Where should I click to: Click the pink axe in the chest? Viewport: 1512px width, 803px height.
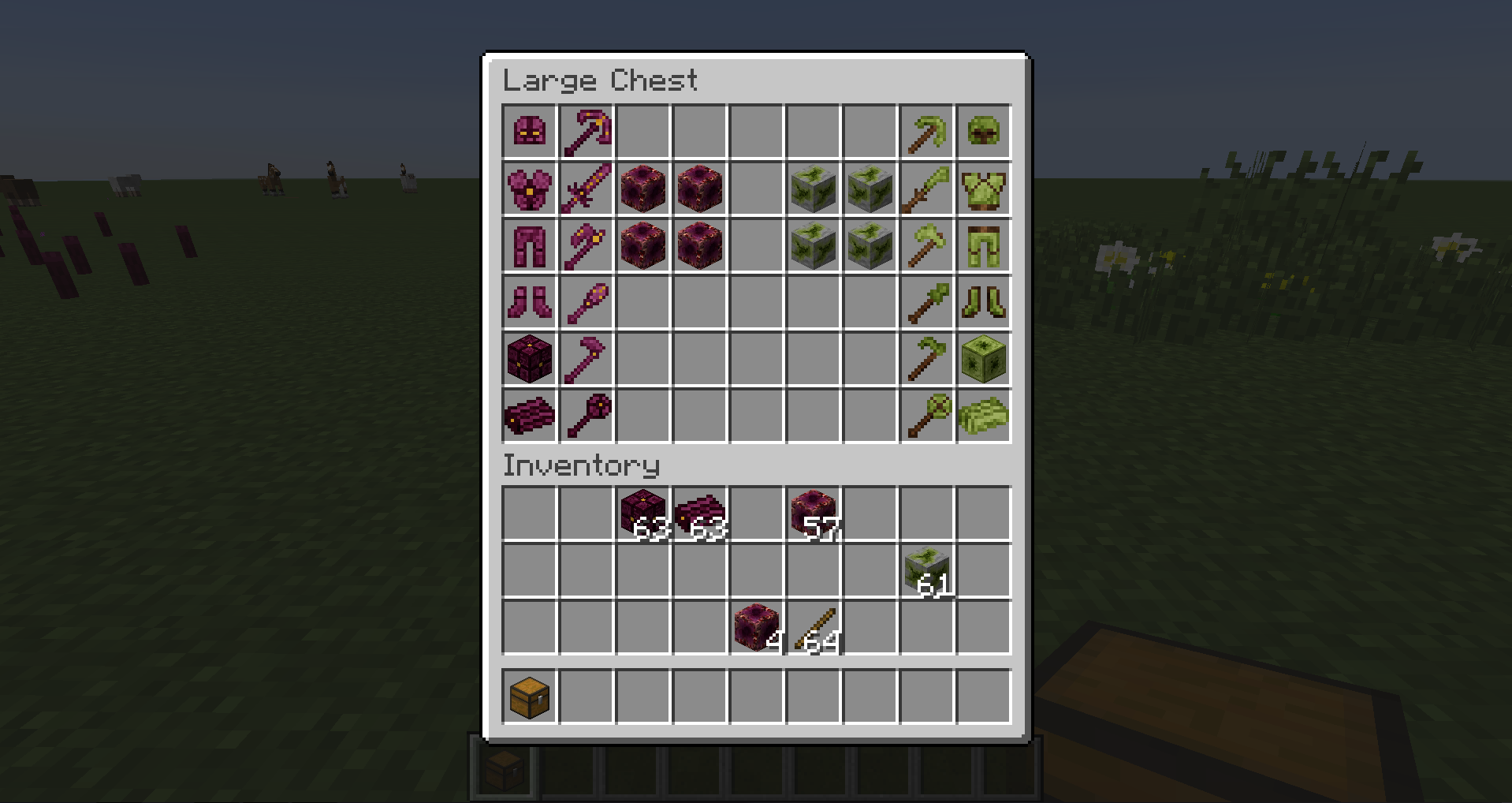pos(587,246)
